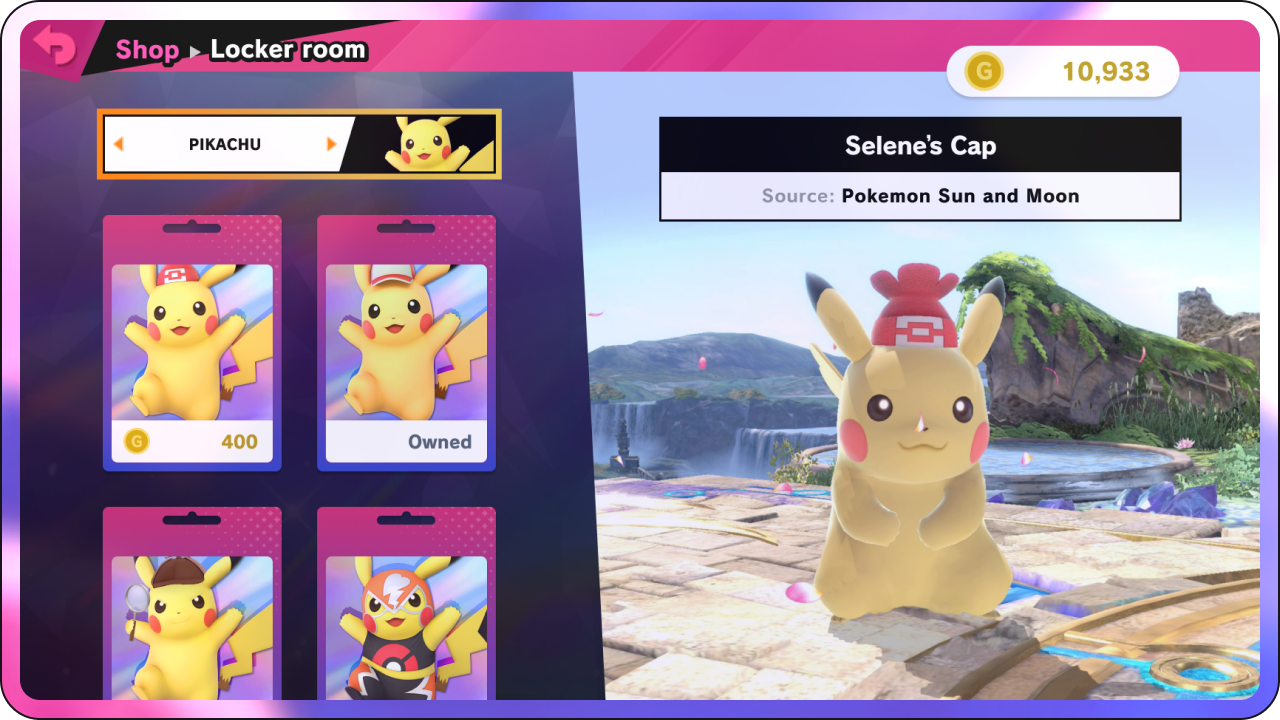The image size is (1280, 720).
Task: Select the Selene's Cap Pikachu card costing 400
Action: click(192, 343)
